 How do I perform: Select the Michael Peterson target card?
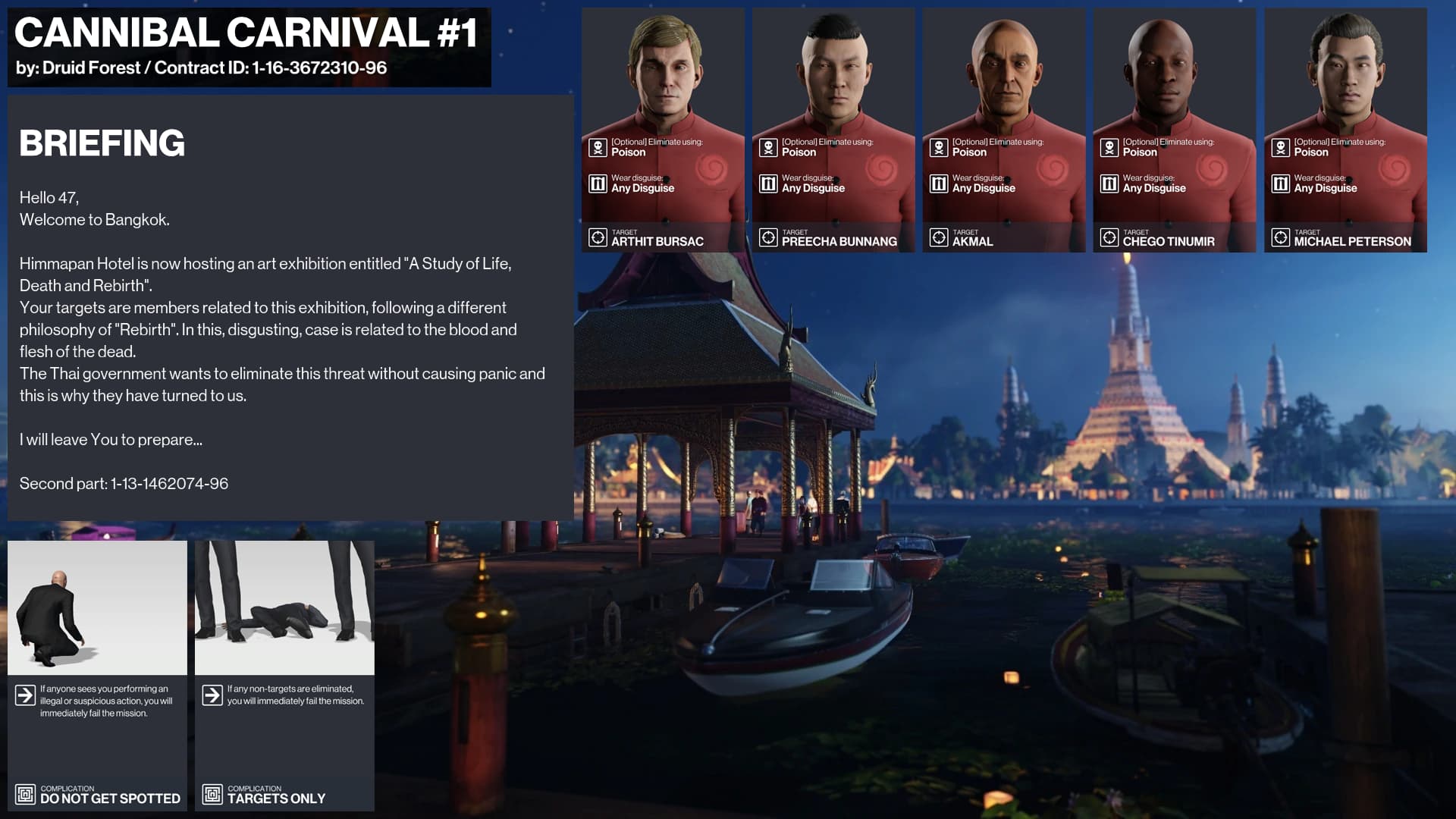[x=1345, y=130]
